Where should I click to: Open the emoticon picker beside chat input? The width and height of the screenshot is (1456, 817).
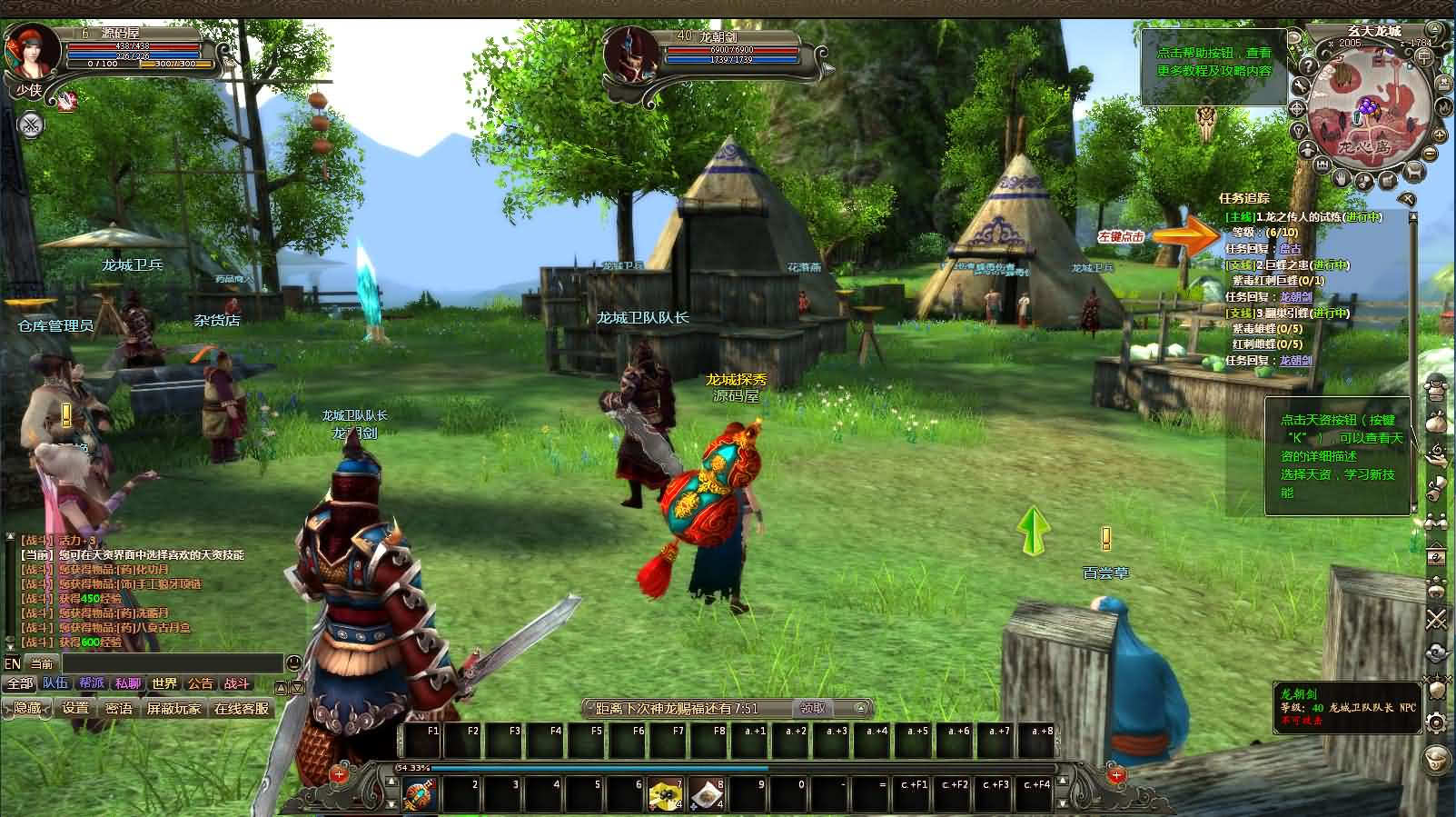coord(293,663)
